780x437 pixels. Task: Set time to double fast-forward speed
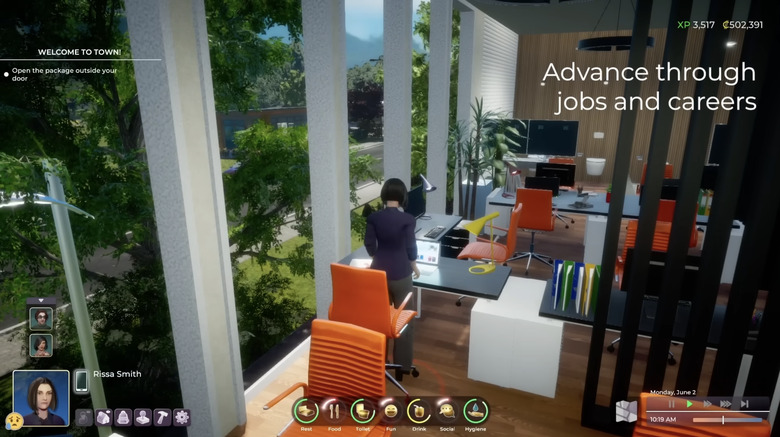pyautogui.click(x=707, y=404)
